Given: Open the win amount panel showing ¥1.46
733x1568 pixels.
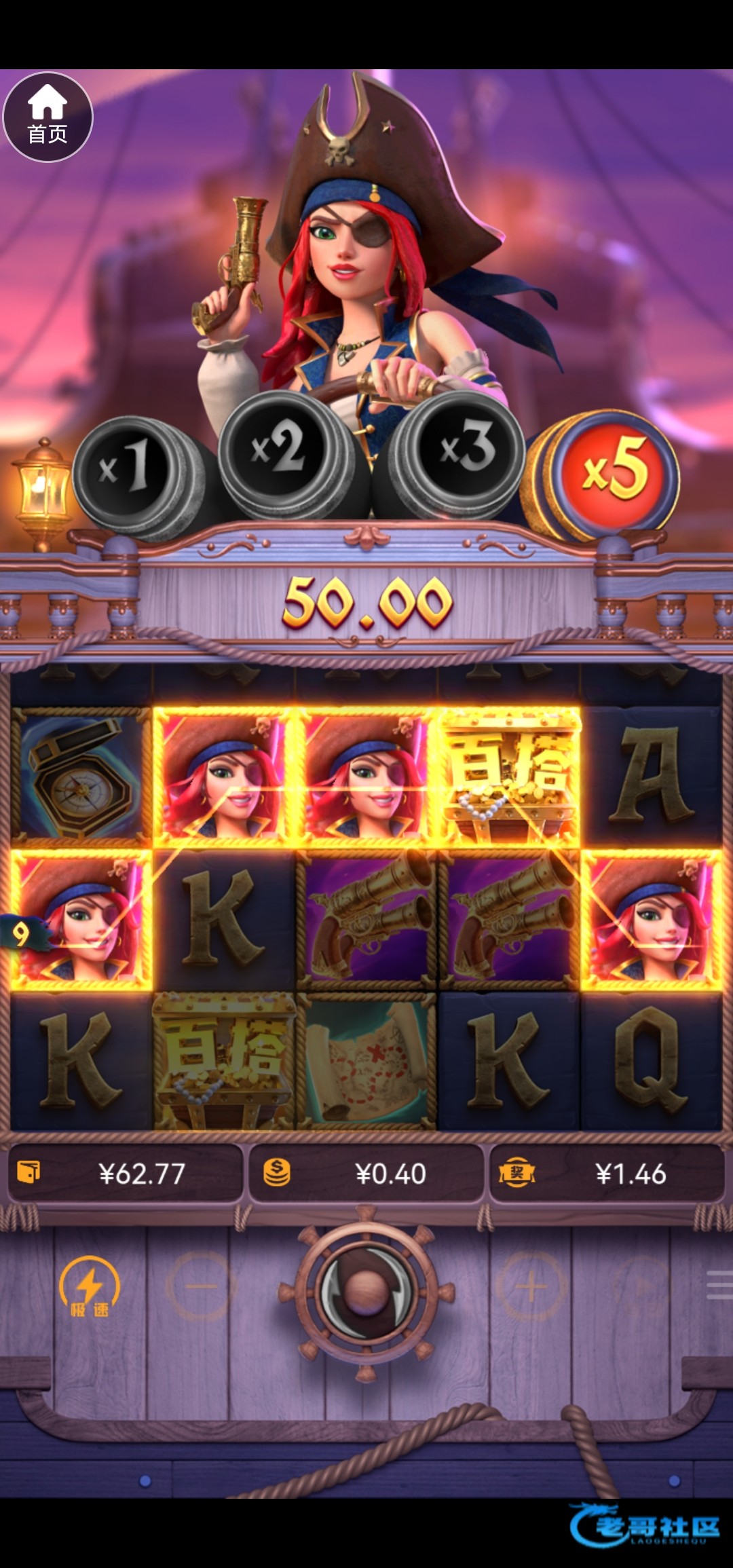Looking at the screenshot, I should pos(607,1174).
